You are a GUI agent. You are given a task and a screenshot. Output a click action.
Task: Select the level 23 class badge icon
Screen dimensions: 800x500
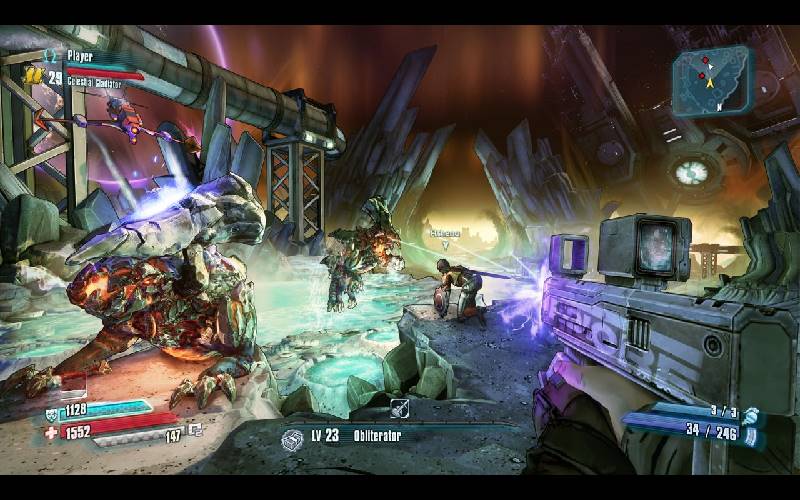[x=292, y=439]
